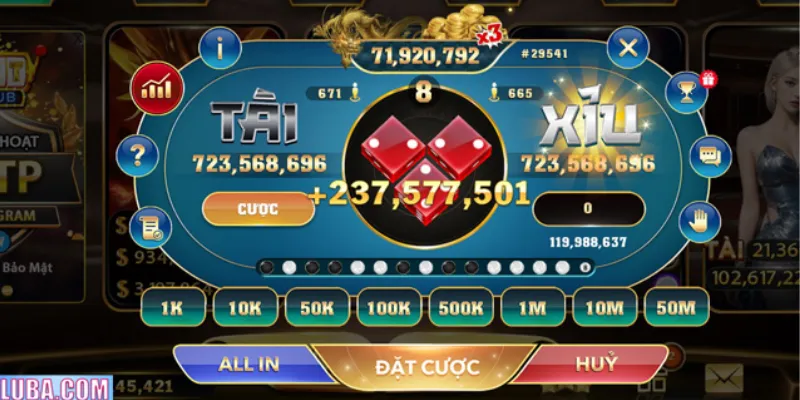
Task: Open the chat bubble icon
Action: pos(710,157)
